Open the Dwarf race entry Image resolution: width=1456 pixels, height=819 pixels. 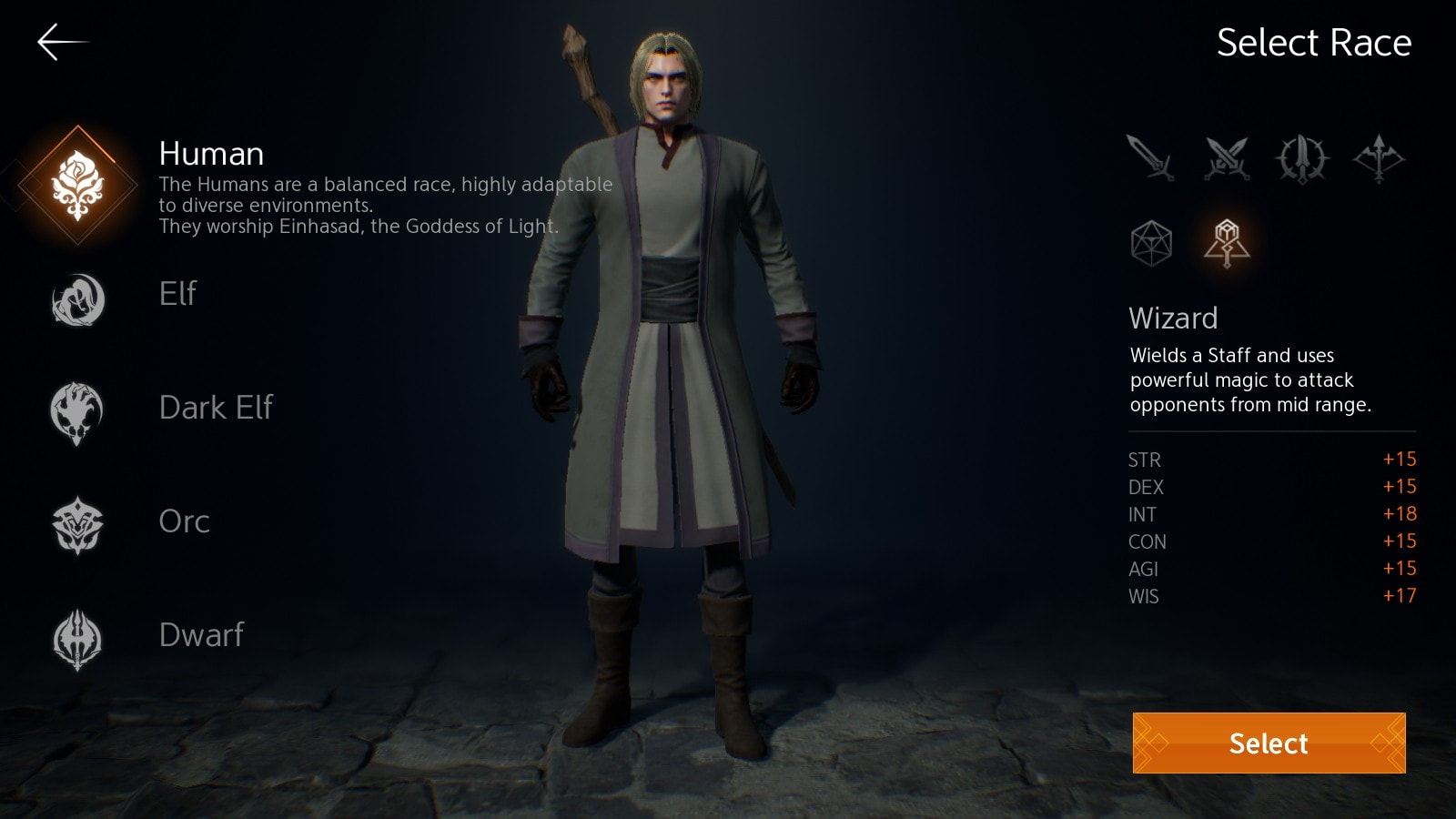201,635
